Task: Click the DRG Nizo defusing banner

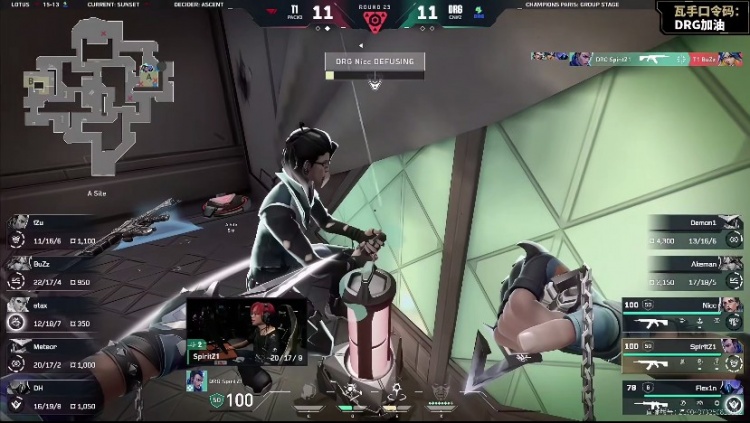Action: [x=375, y=62]
